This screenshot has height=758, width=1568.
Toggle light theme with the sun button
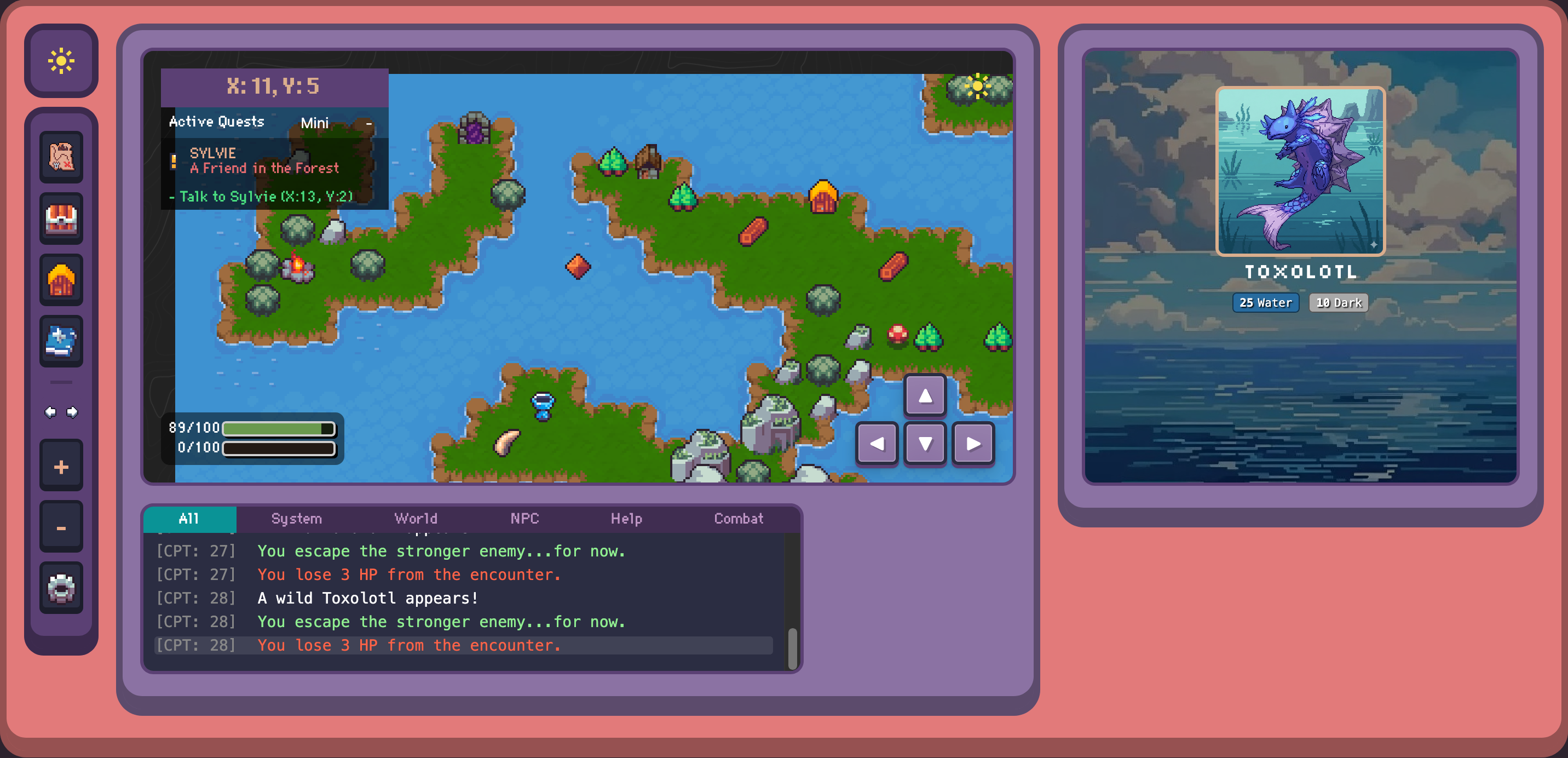point(61,61)
